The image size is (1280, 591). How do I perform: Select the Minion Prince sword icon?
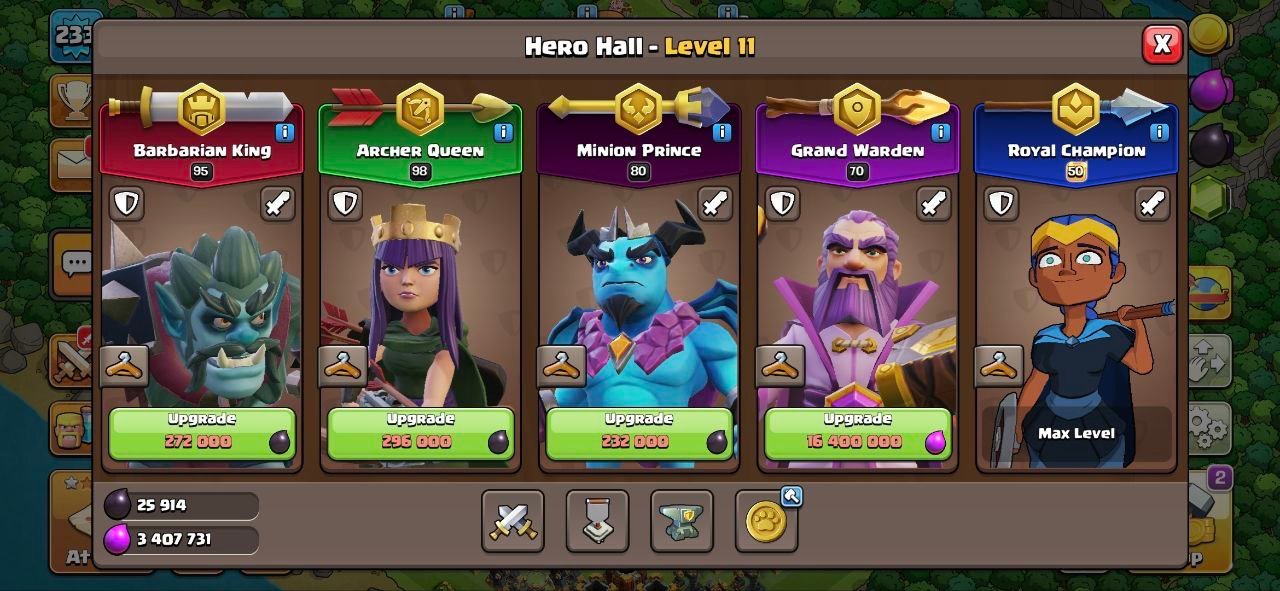(715, 204)
